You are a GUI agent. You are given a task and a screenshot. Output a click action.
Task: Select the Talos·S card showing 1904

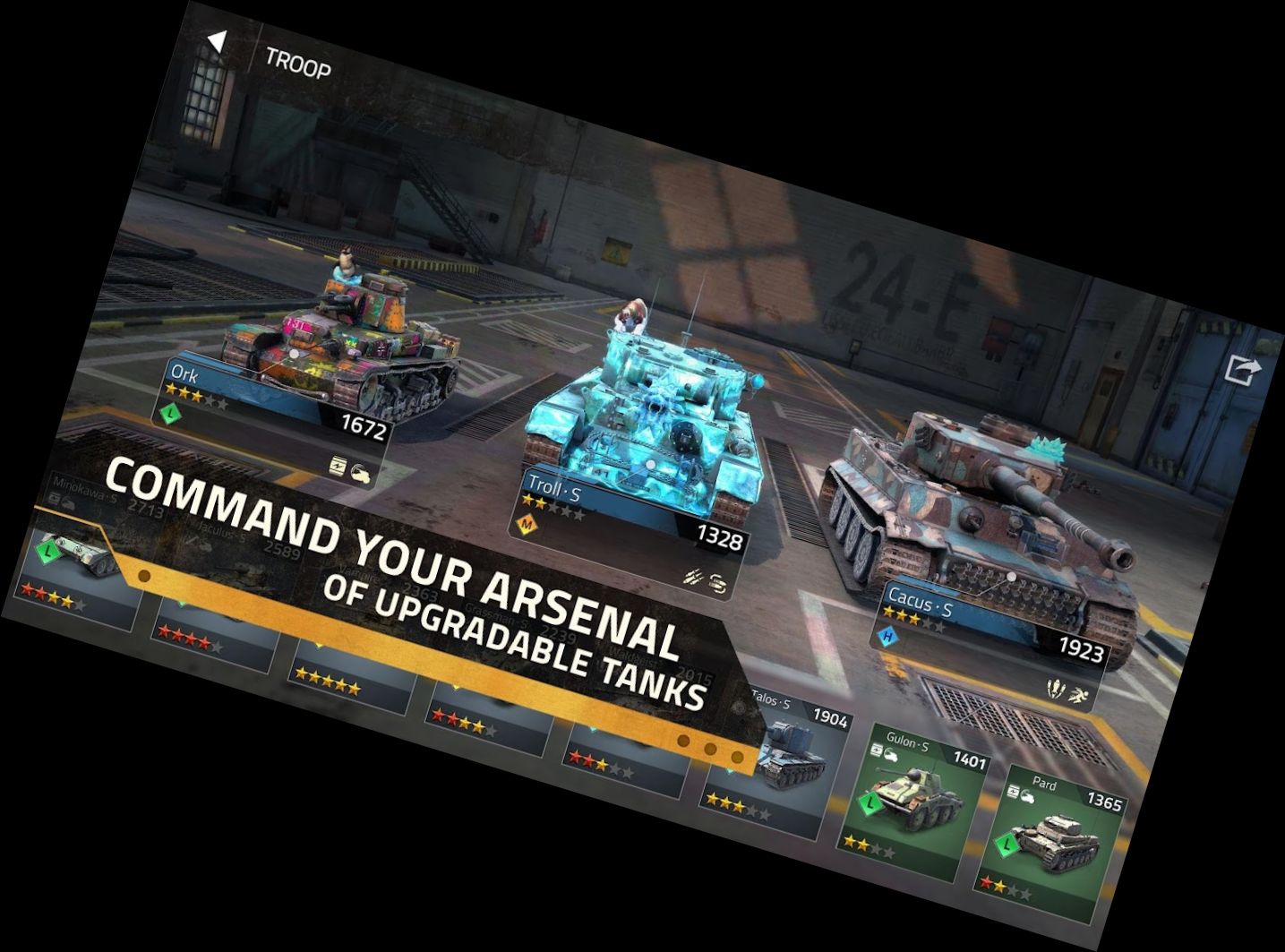797,743
